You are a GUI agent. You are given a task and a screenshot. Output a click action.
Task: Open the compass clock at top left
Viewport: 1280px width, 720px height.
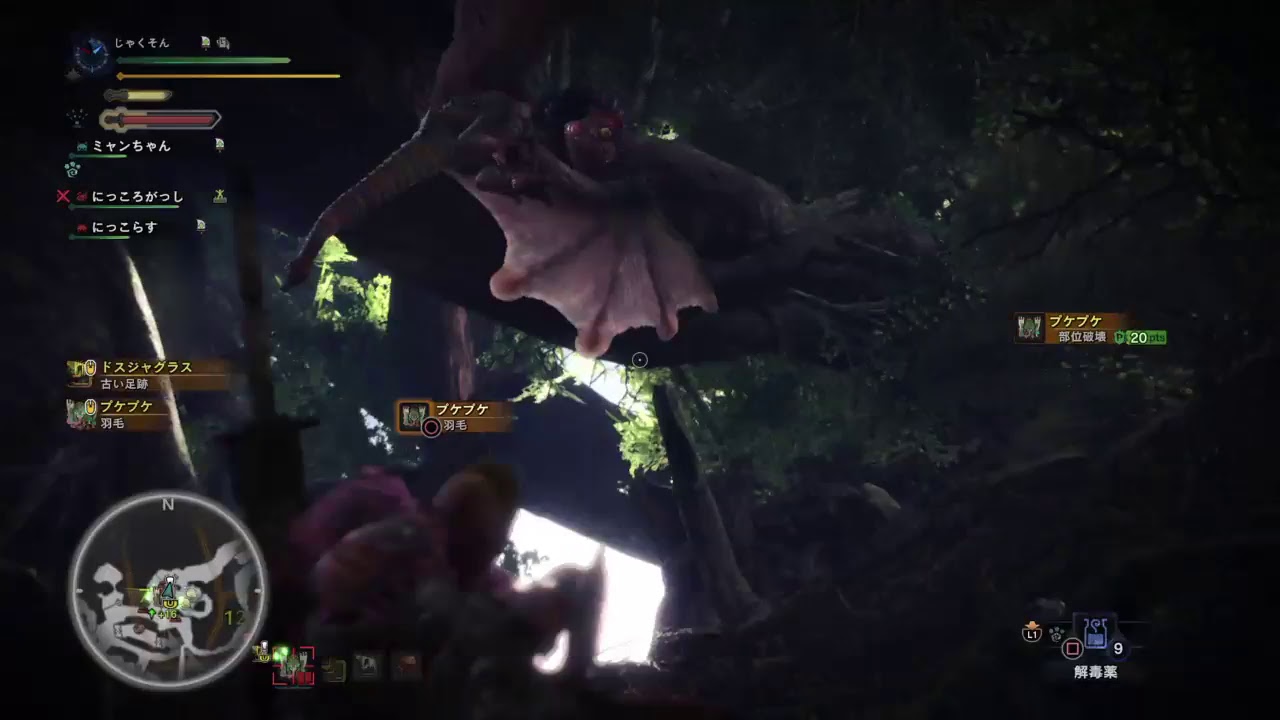pyautogui.click(x=90, y=52)
